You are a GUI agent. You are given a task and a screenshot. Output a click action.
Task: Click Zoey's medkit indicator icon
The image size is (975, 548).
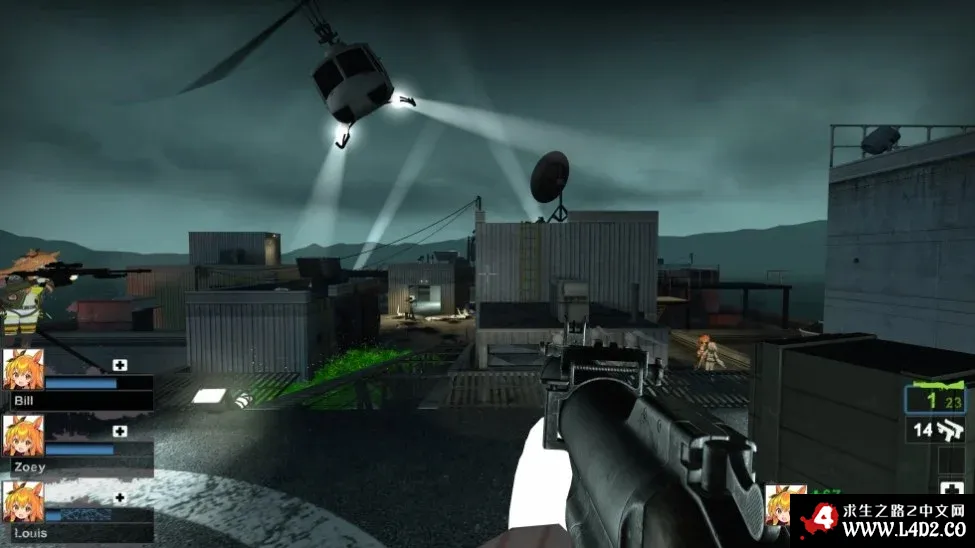tap(120, 431)
